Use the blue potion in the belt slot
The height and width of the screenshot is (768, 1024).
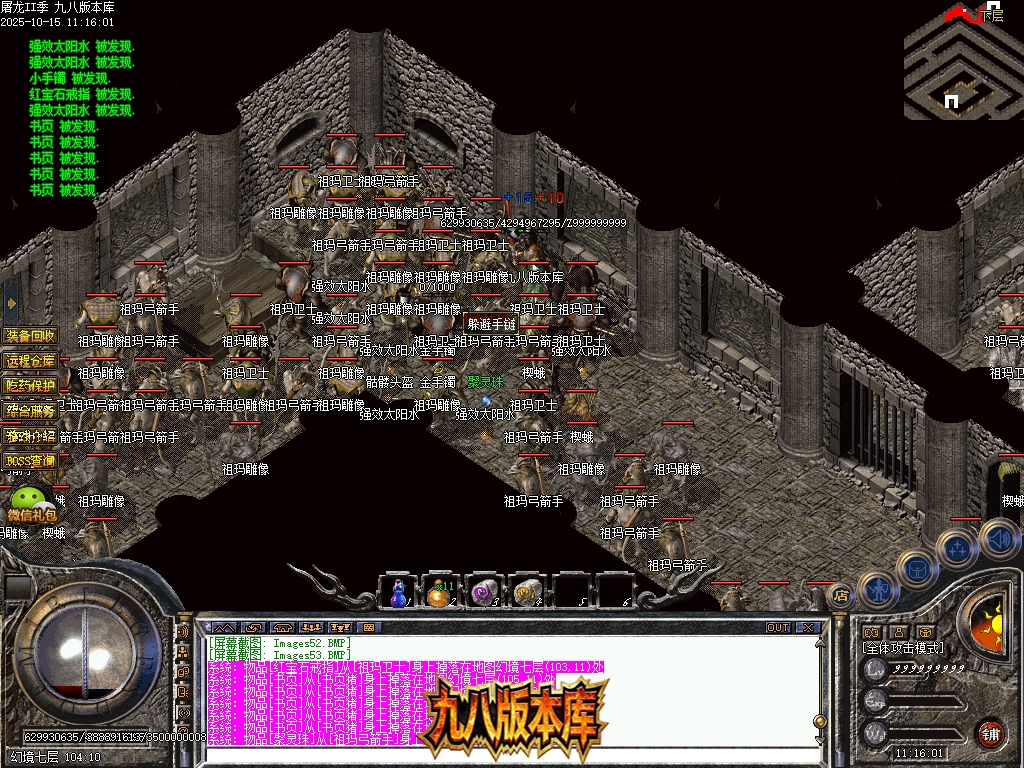(398, 592)
